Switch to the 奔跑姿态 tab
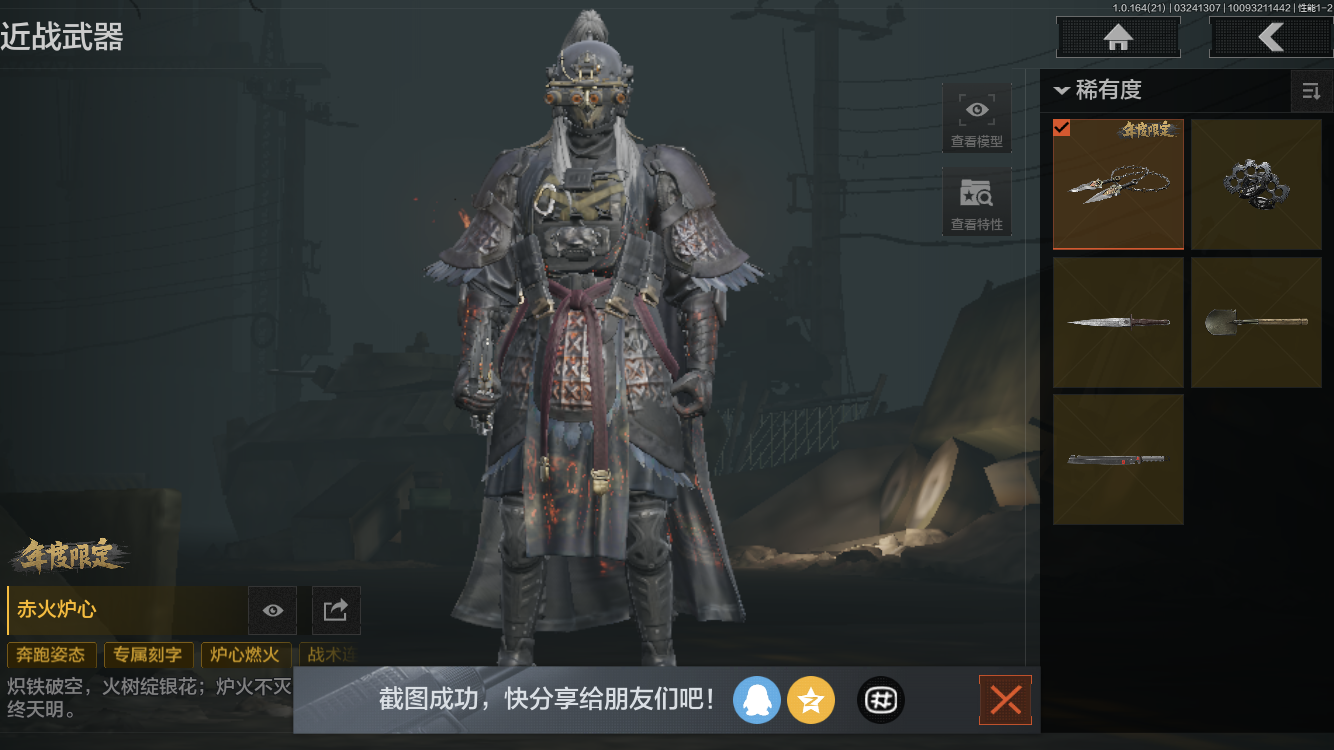 coord(51,655)
